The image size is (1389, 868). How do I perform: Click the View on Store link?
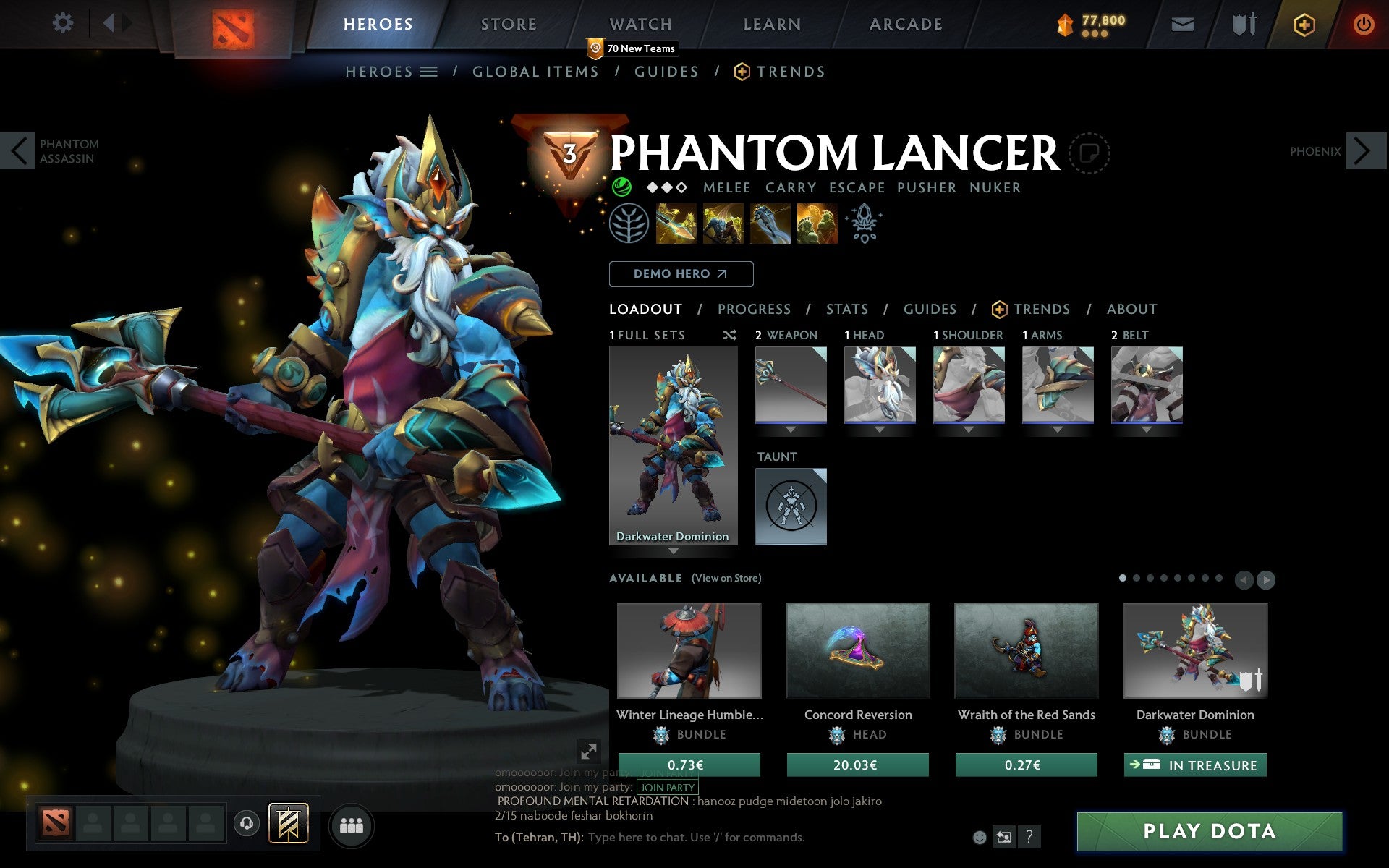point(726,578)
